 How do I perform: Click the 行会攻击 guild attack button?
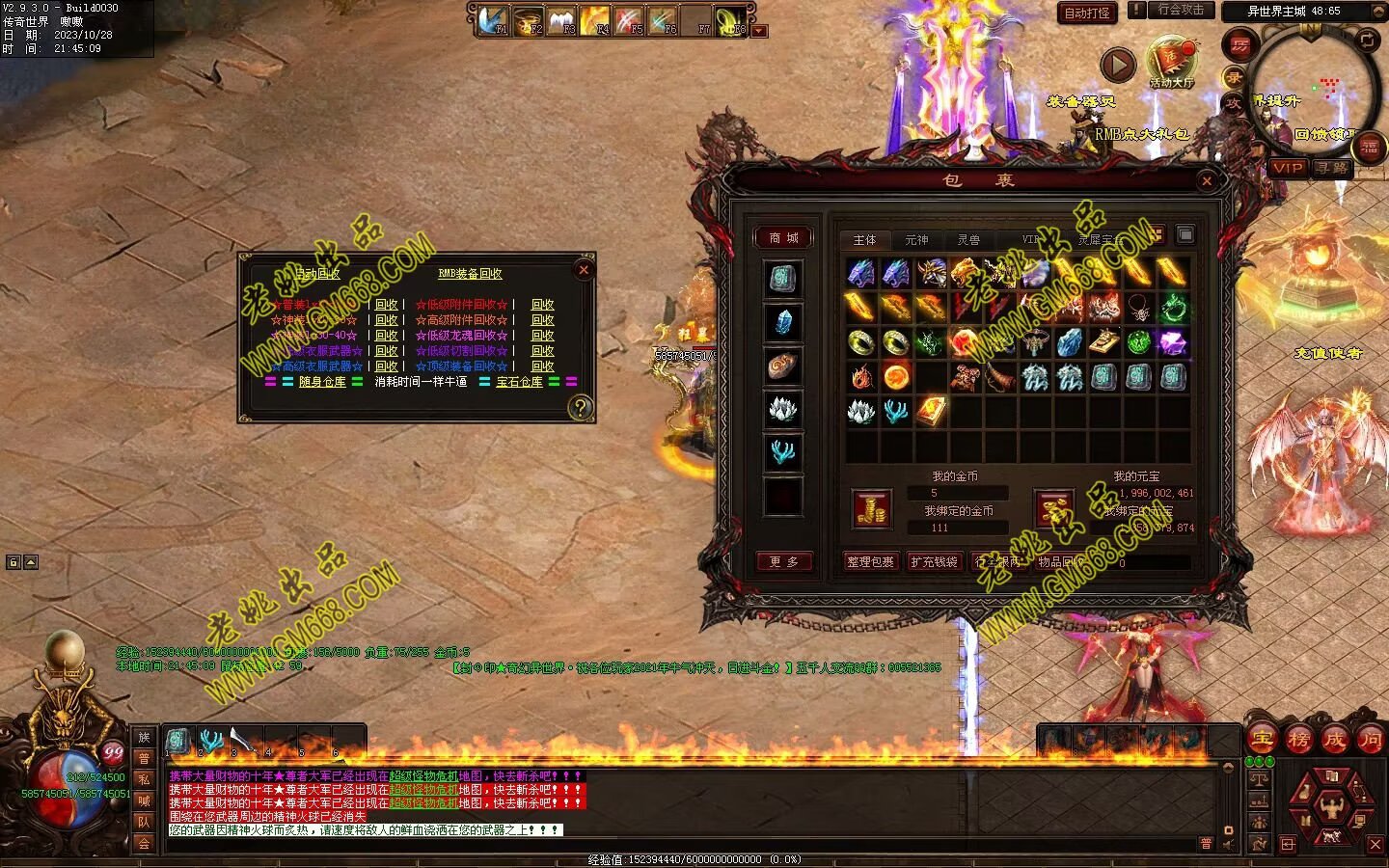click(1181, 10)
